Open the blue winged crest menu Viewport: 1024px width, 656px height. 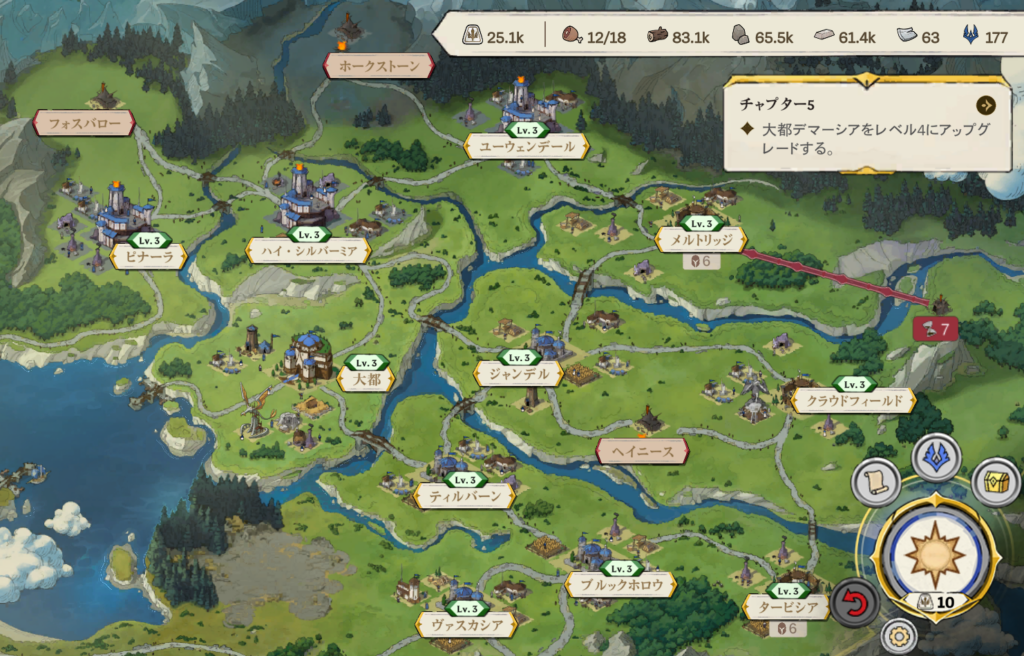click(x=936, y=457)
